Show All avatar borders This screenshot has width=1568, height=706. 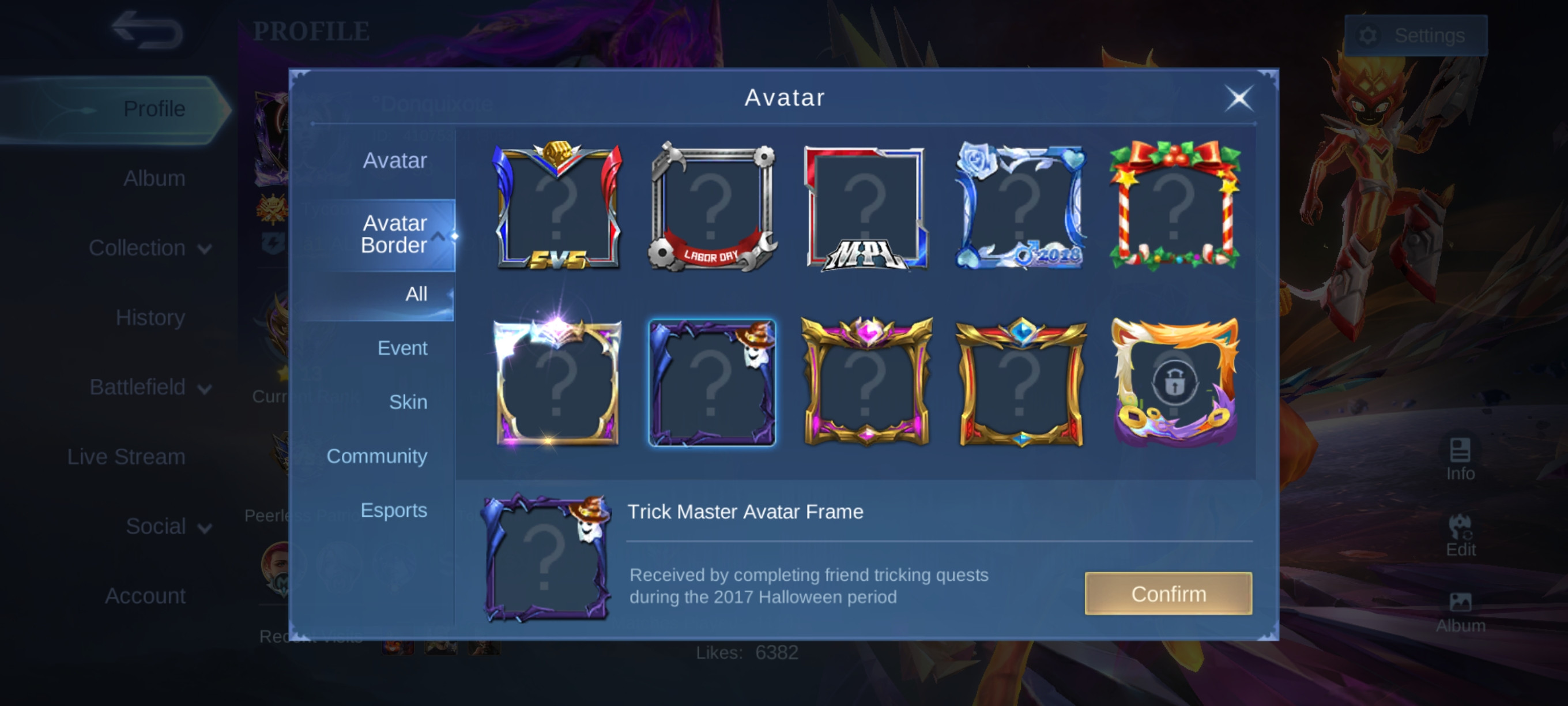click(416, 294)
